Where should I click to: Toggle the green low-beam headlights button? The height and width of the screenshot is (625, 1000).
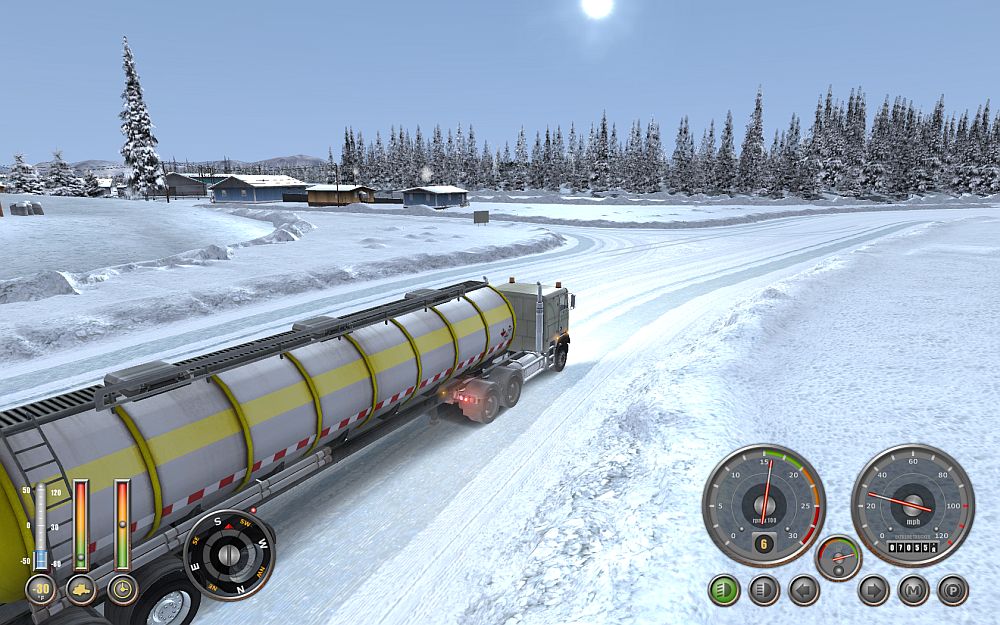[x=724, y=590]
